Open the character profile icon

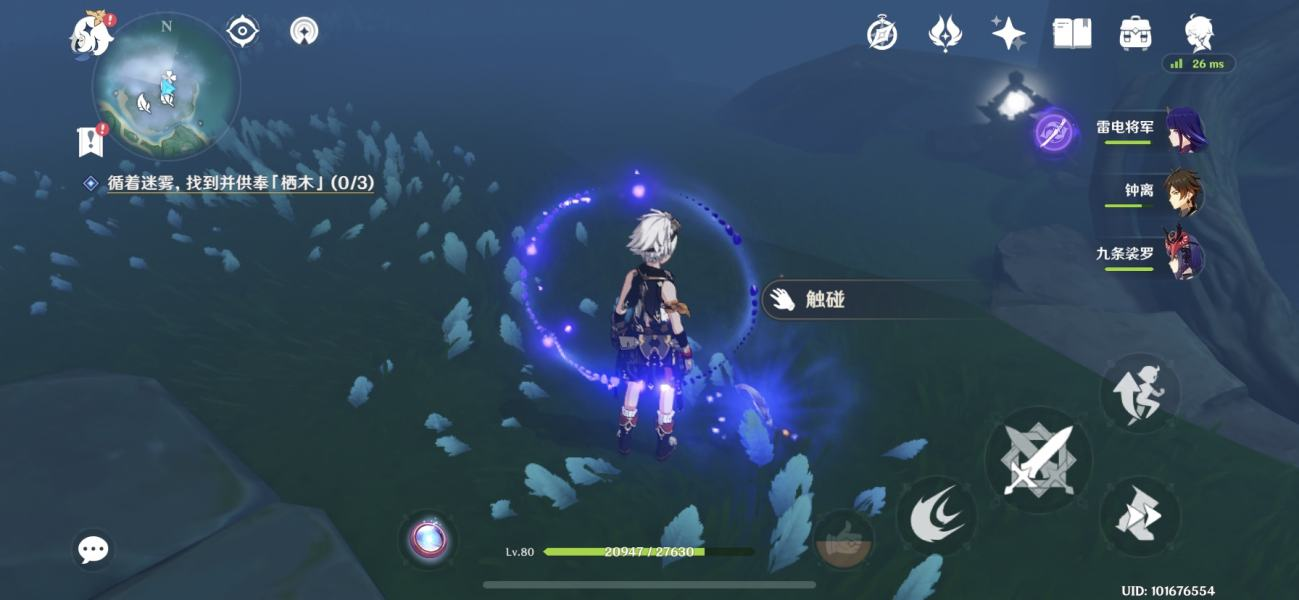tap(1198, 34)
